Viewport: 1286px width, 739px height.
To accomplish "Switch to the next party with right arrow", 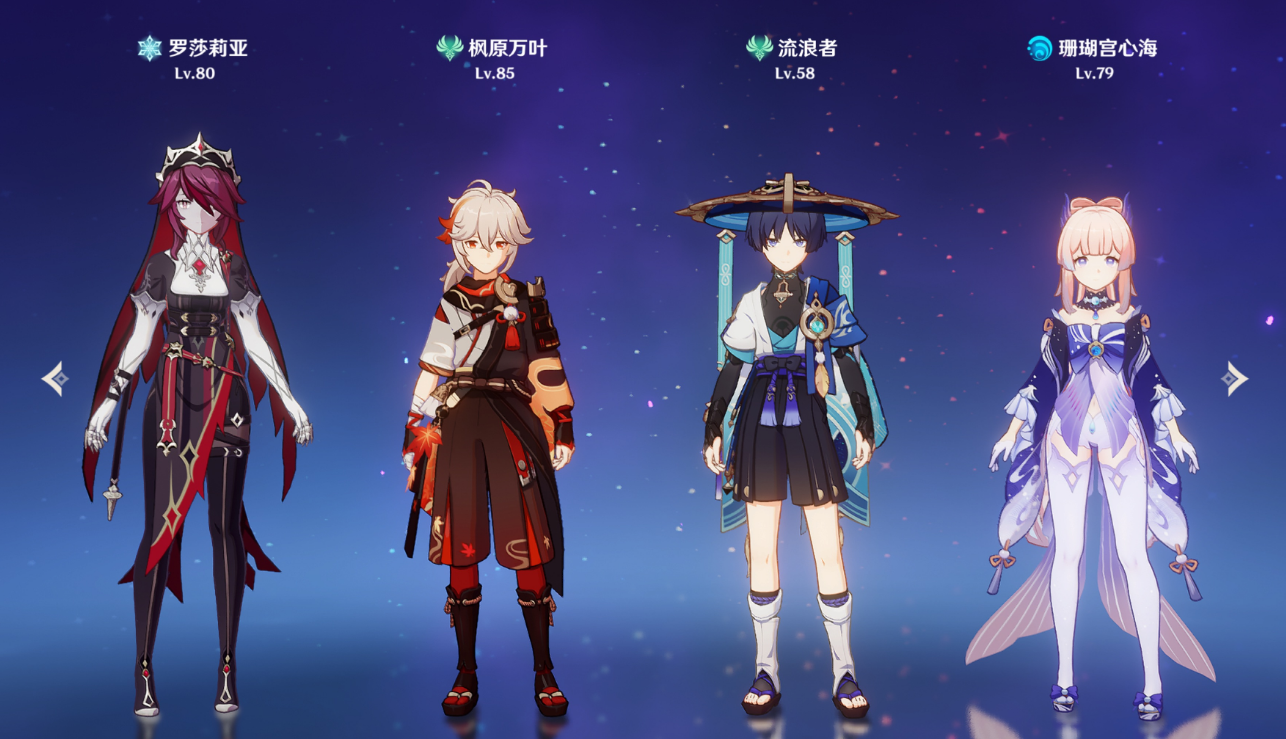I will click(x=1234, y=379).
